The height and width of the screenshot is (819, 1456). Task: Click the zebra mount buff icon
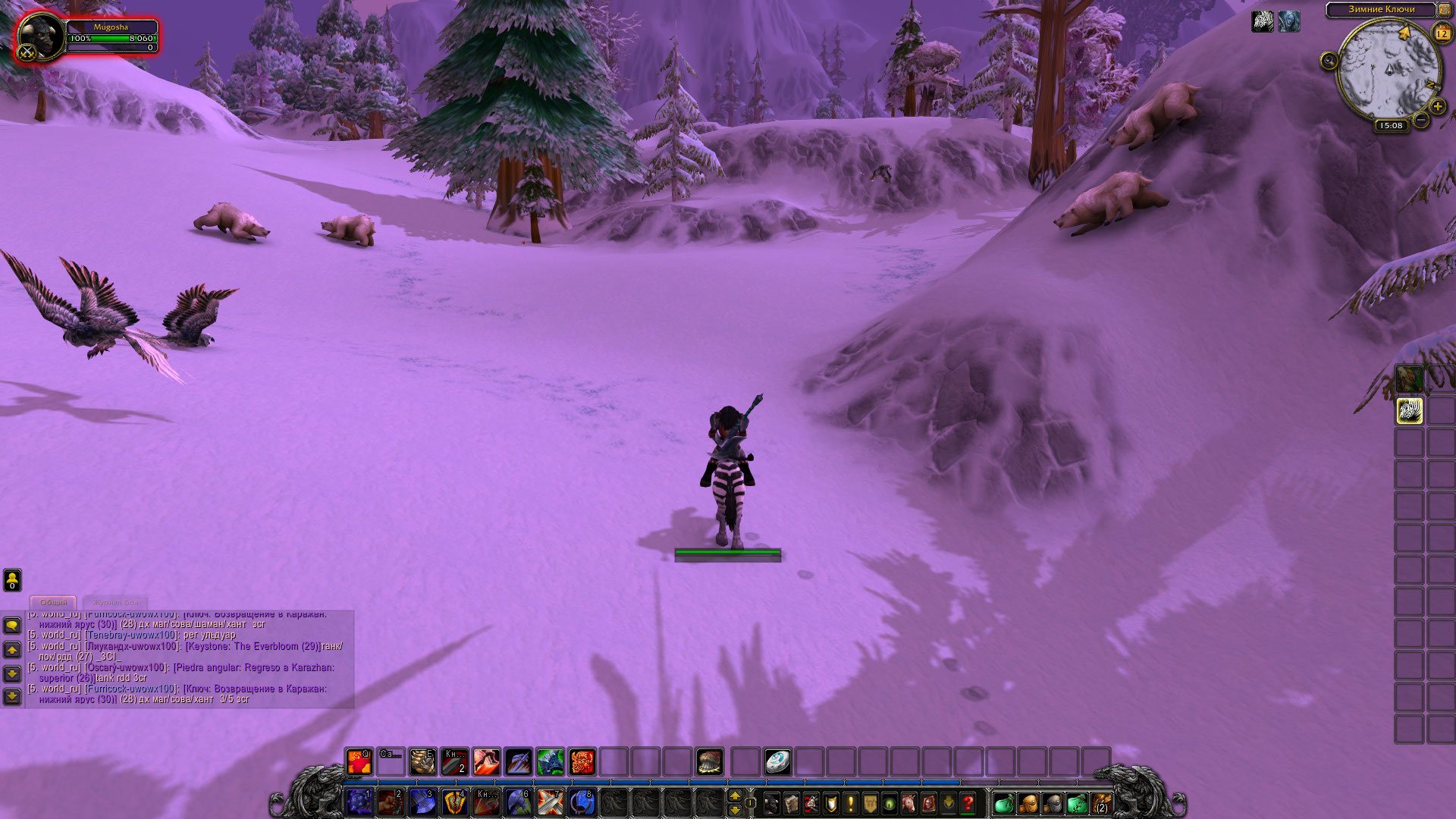pyautogui.click(x=1263, y=21)
